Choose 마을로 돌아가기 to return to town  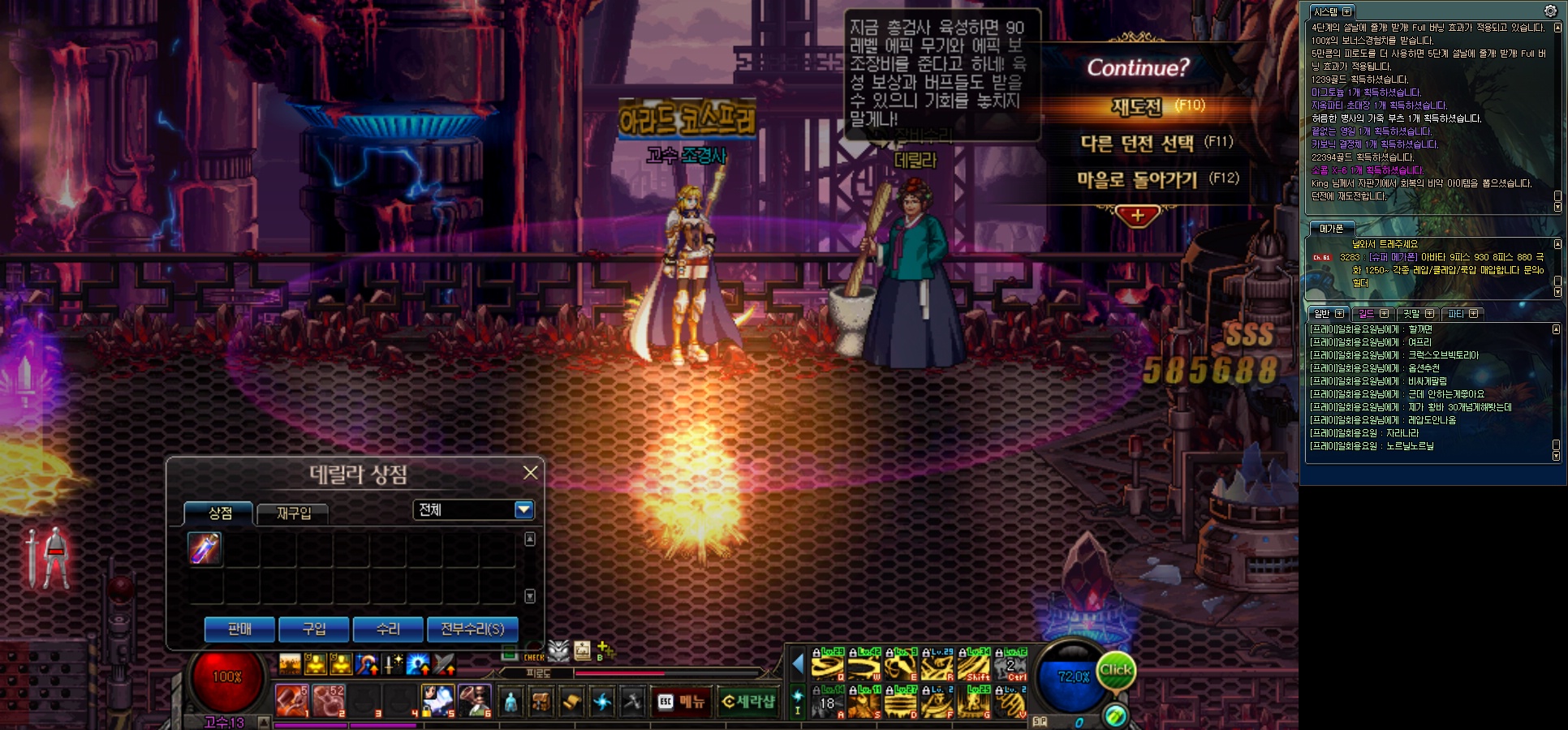click(1137, 179)
